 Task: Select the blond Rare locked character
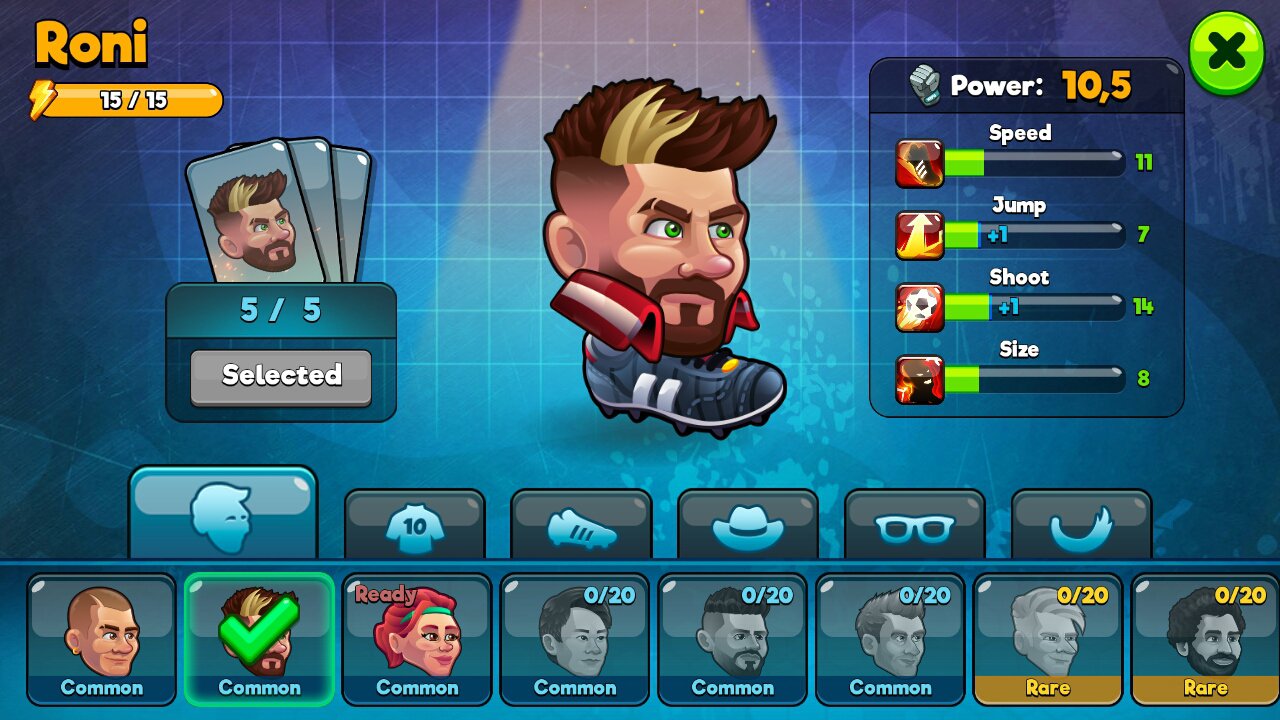coord(1047,638)
